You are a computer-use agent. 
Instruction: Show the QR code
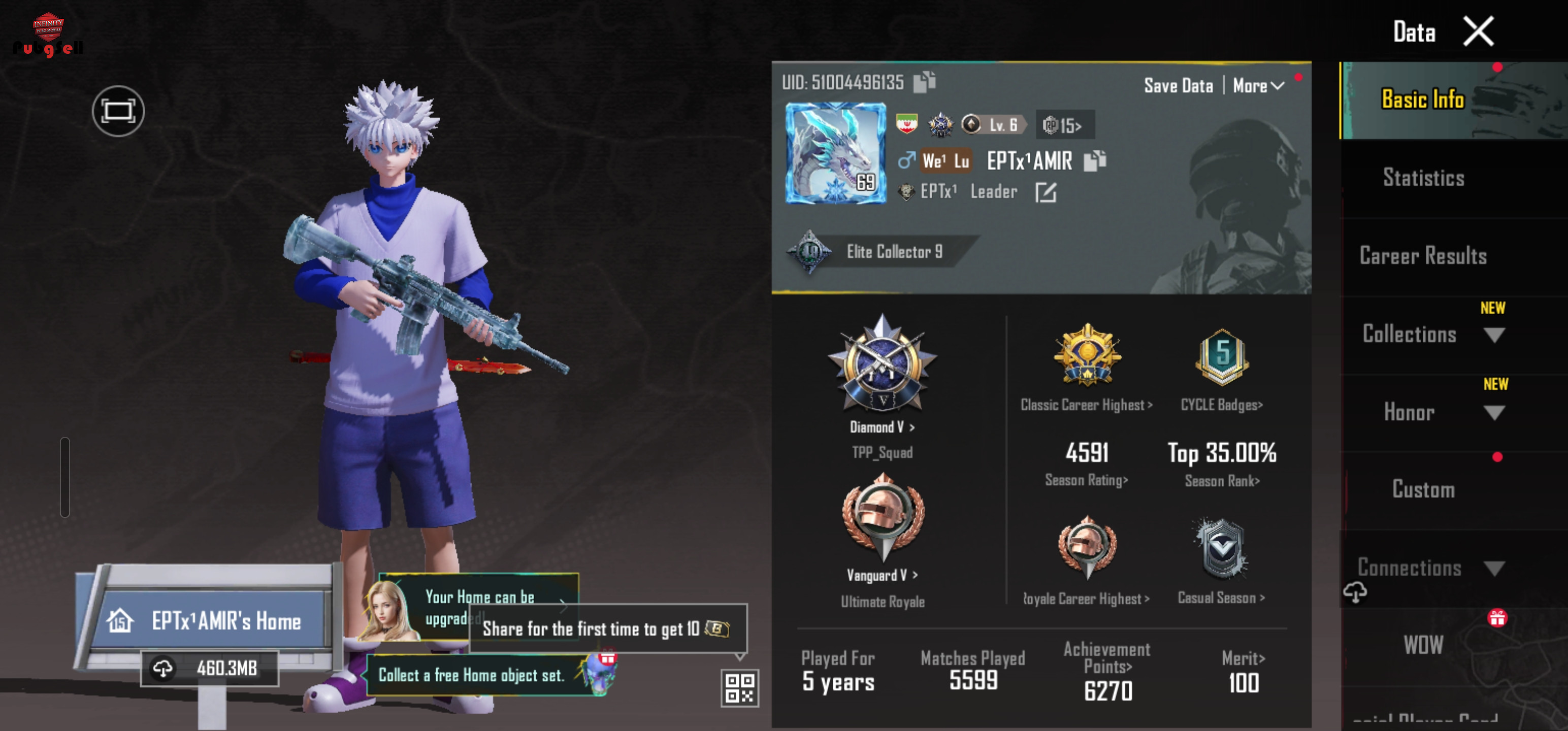click(x=739, y=688)
